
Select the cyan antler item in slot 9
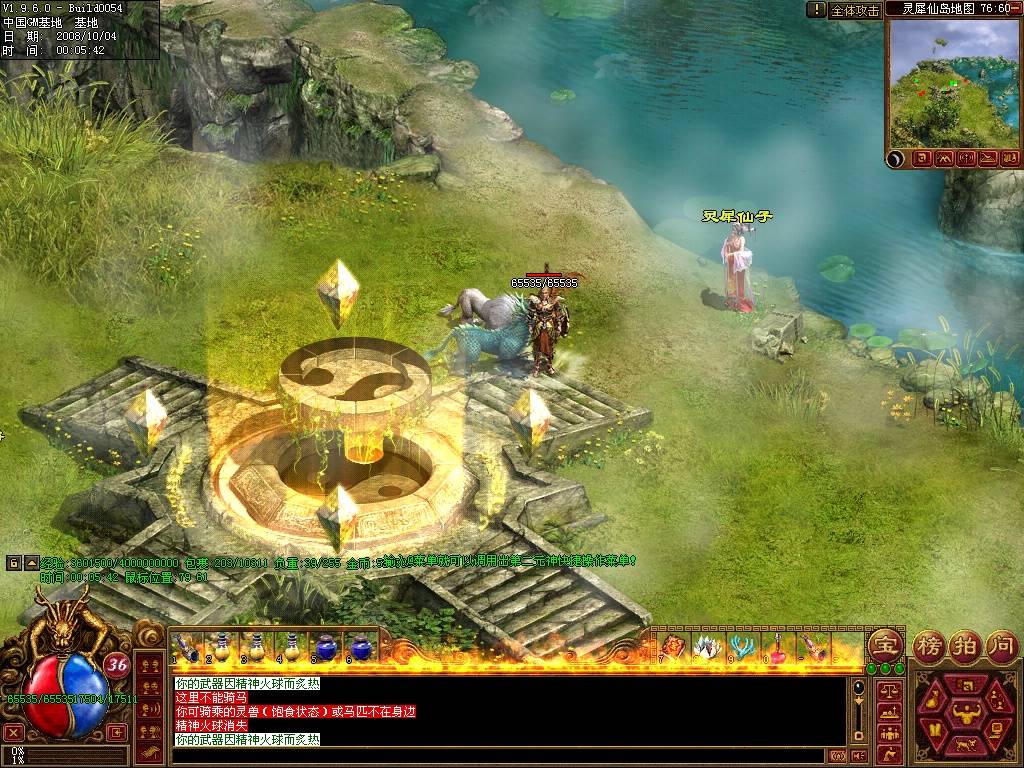pos(741,647)
